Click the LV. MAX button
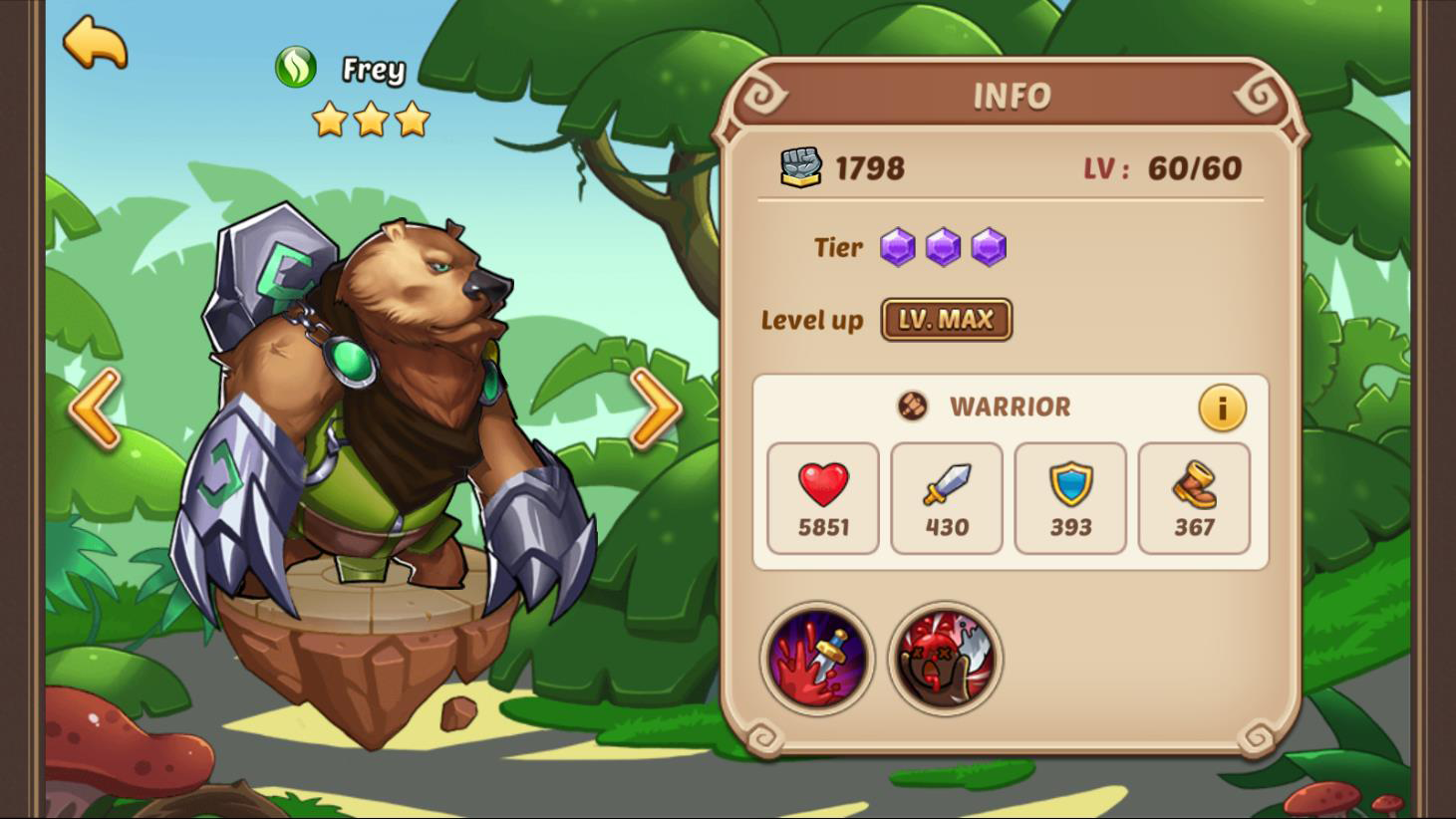The image size is (1456, 819). pyautogui.click(x=946, y=320)
